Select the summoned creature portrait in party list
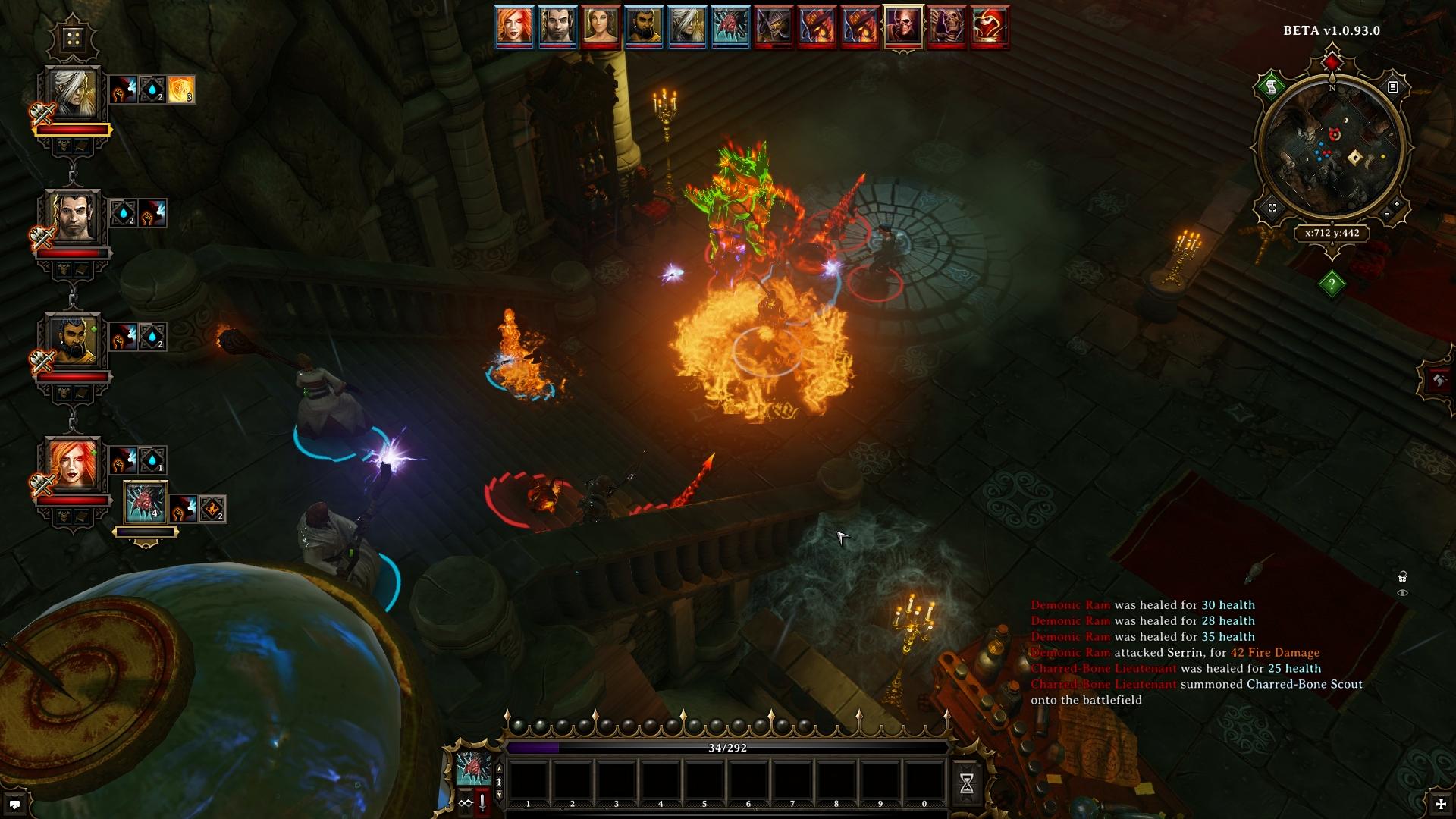This screenshot has width=1456, height=819. (145, 503)
